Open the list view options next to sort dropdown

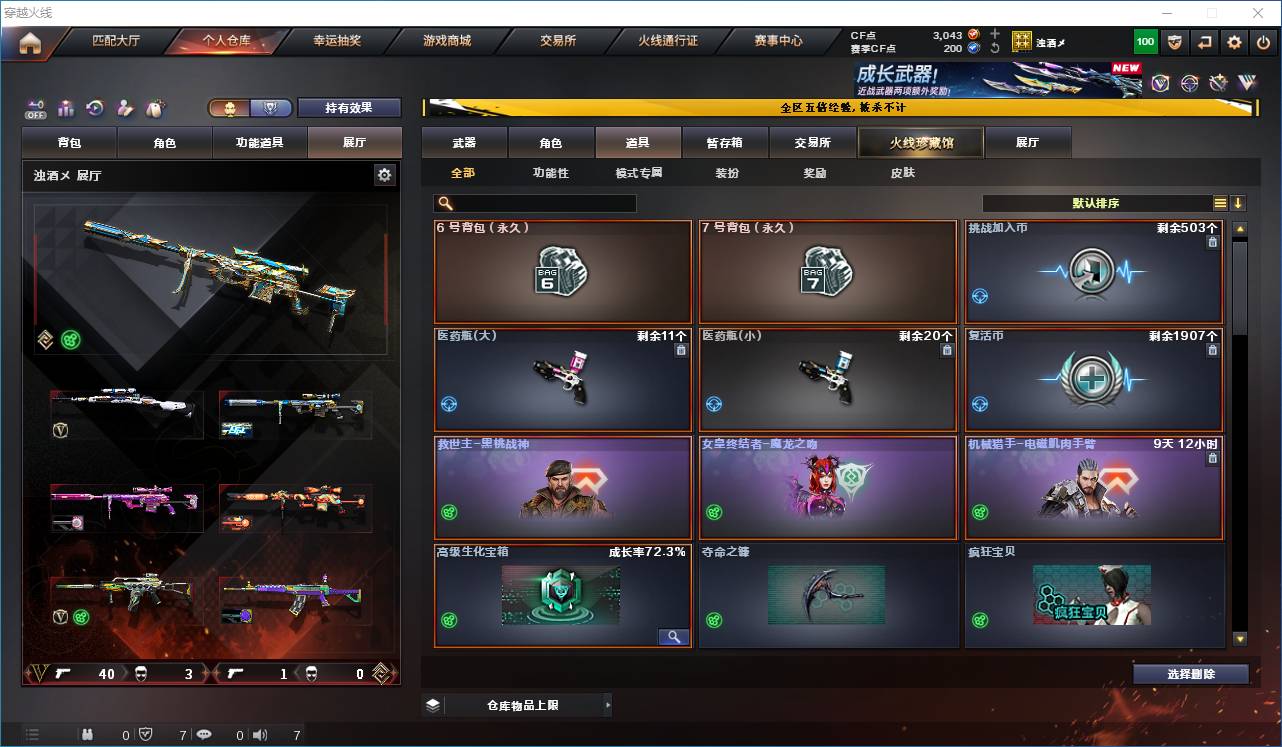click(x=1222, y=203)
